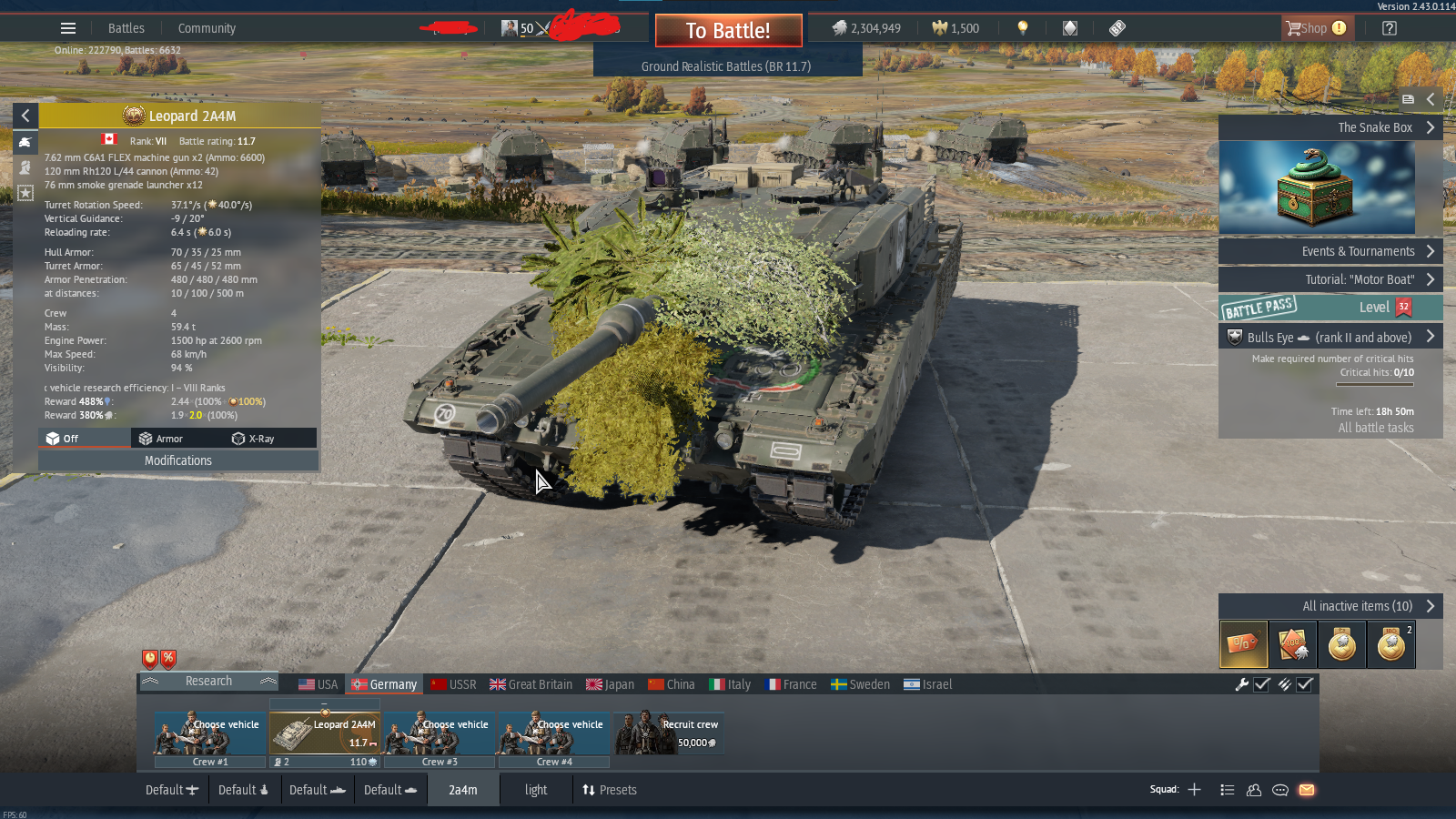Open the Research tree
The width and height of the screenshot is (1456, 819).
(x=208, y=682)
